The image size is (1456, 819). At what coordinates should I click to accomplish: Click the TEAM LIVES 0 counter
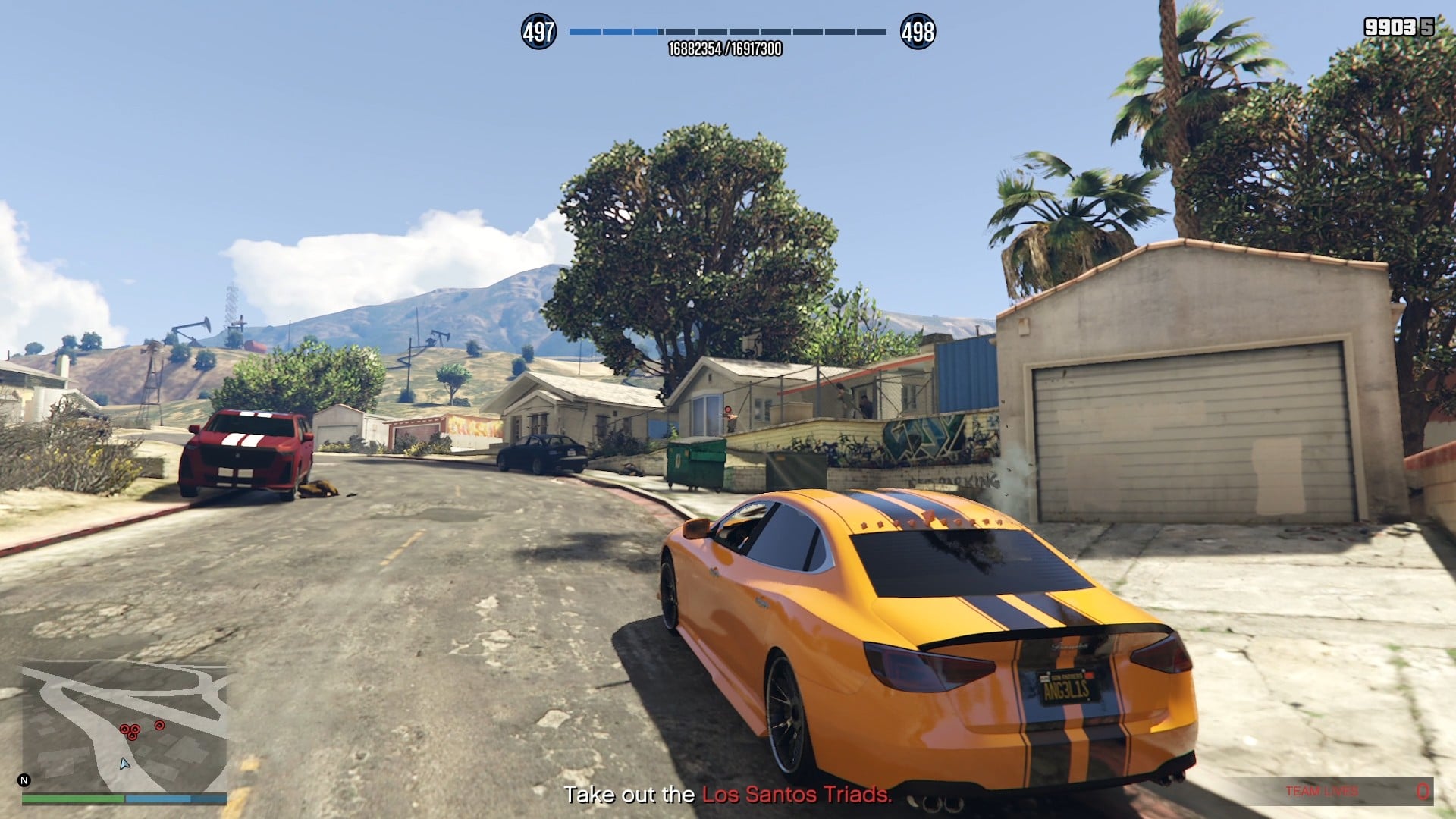click(1423, 791)
